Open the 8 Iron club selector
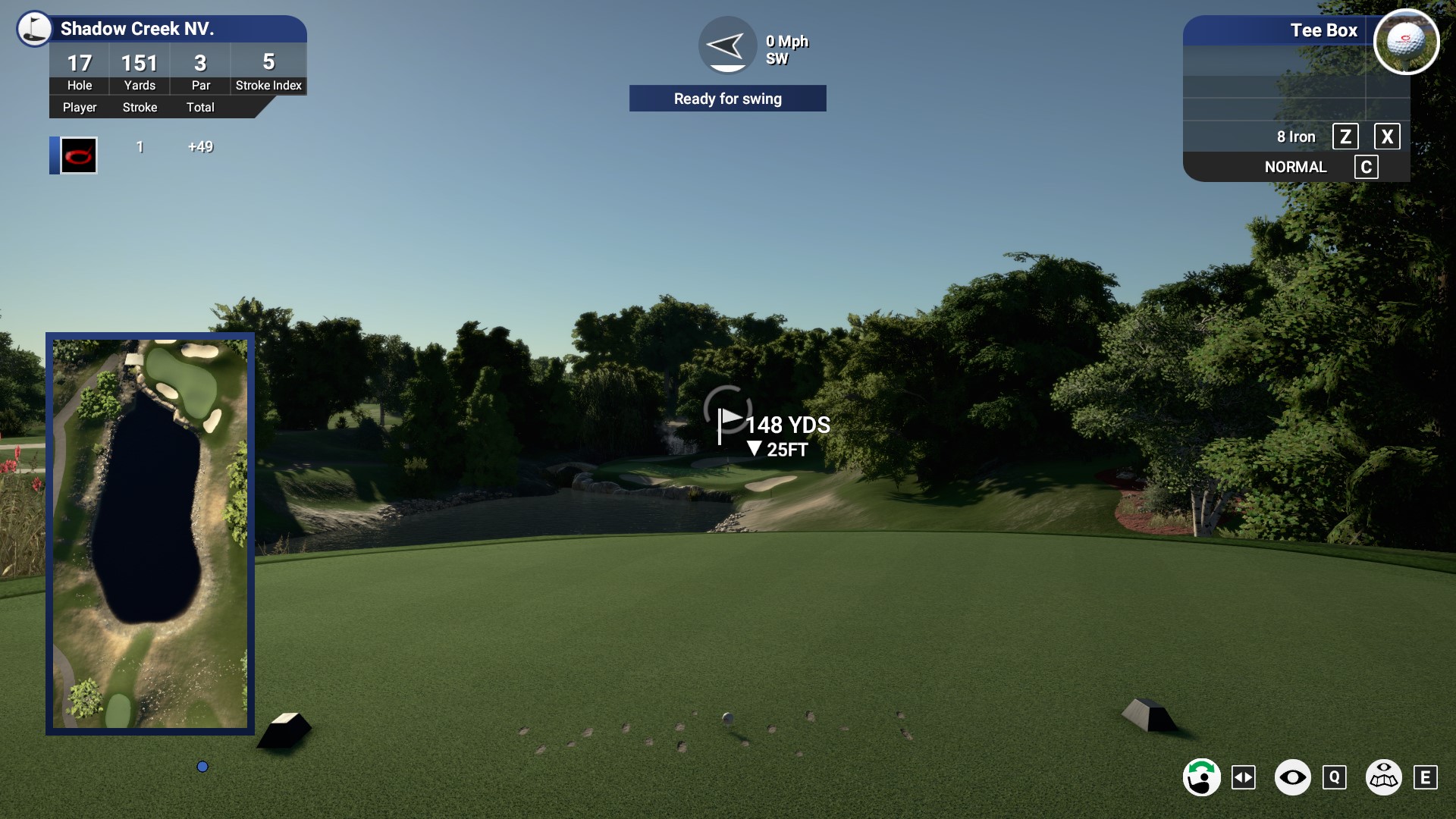 (x=1296, y=136)
